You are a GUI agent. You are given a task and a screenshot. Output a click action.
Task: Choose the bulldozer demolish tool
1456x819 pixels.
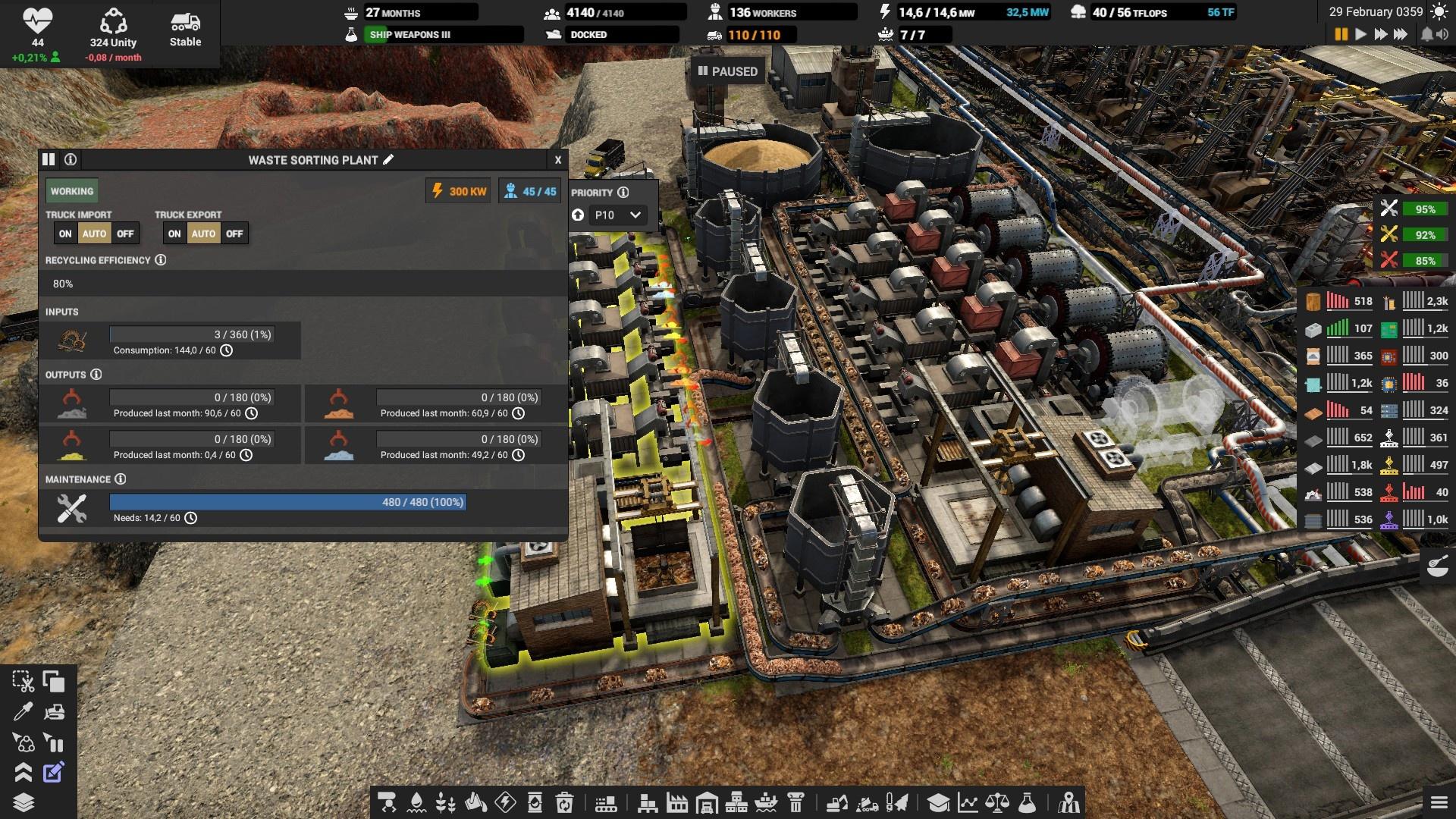click(54, 712)
